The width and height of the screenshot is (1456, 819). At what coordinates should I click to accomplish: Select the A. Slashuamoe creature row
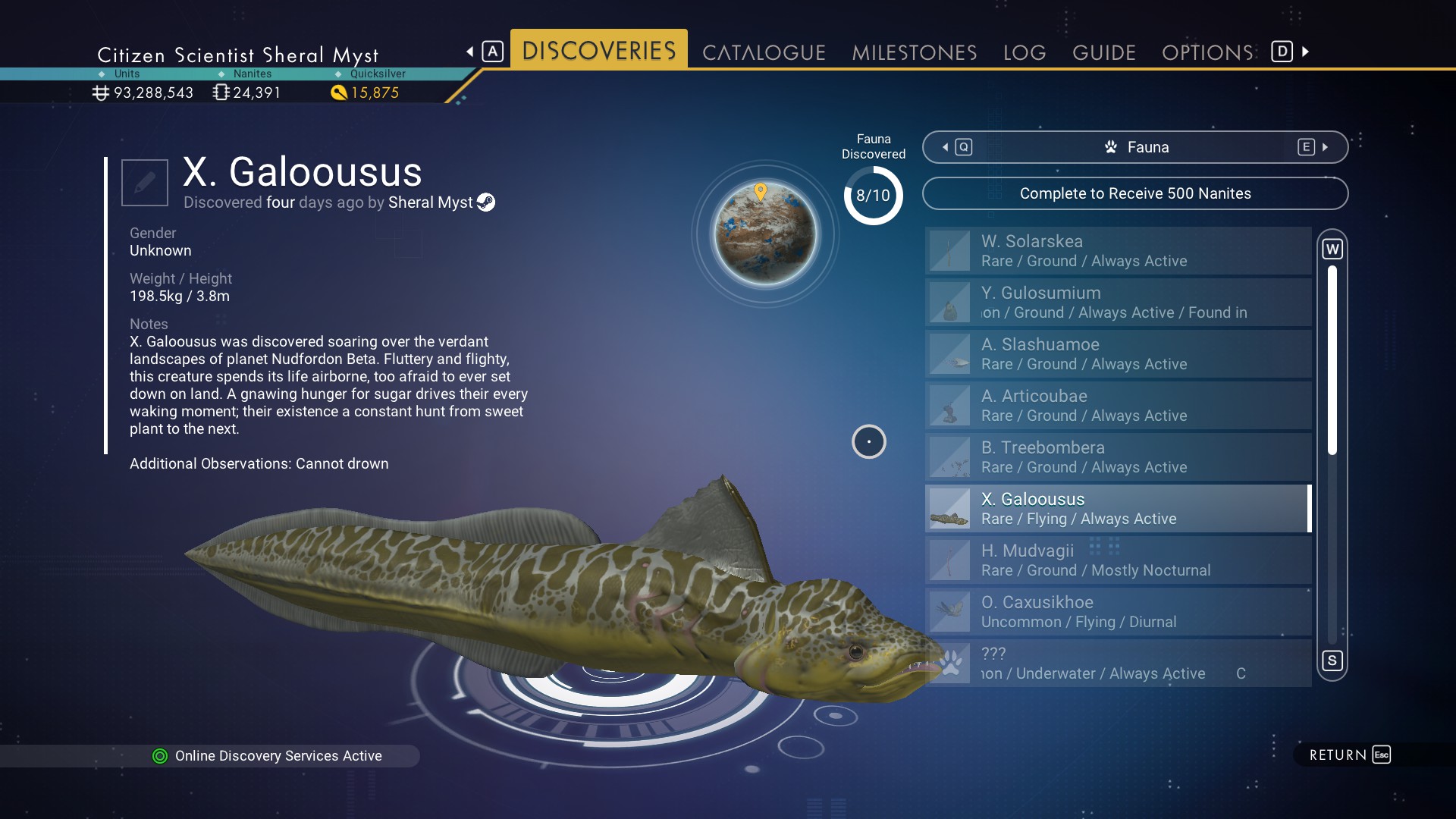(x=1118, y=354)
